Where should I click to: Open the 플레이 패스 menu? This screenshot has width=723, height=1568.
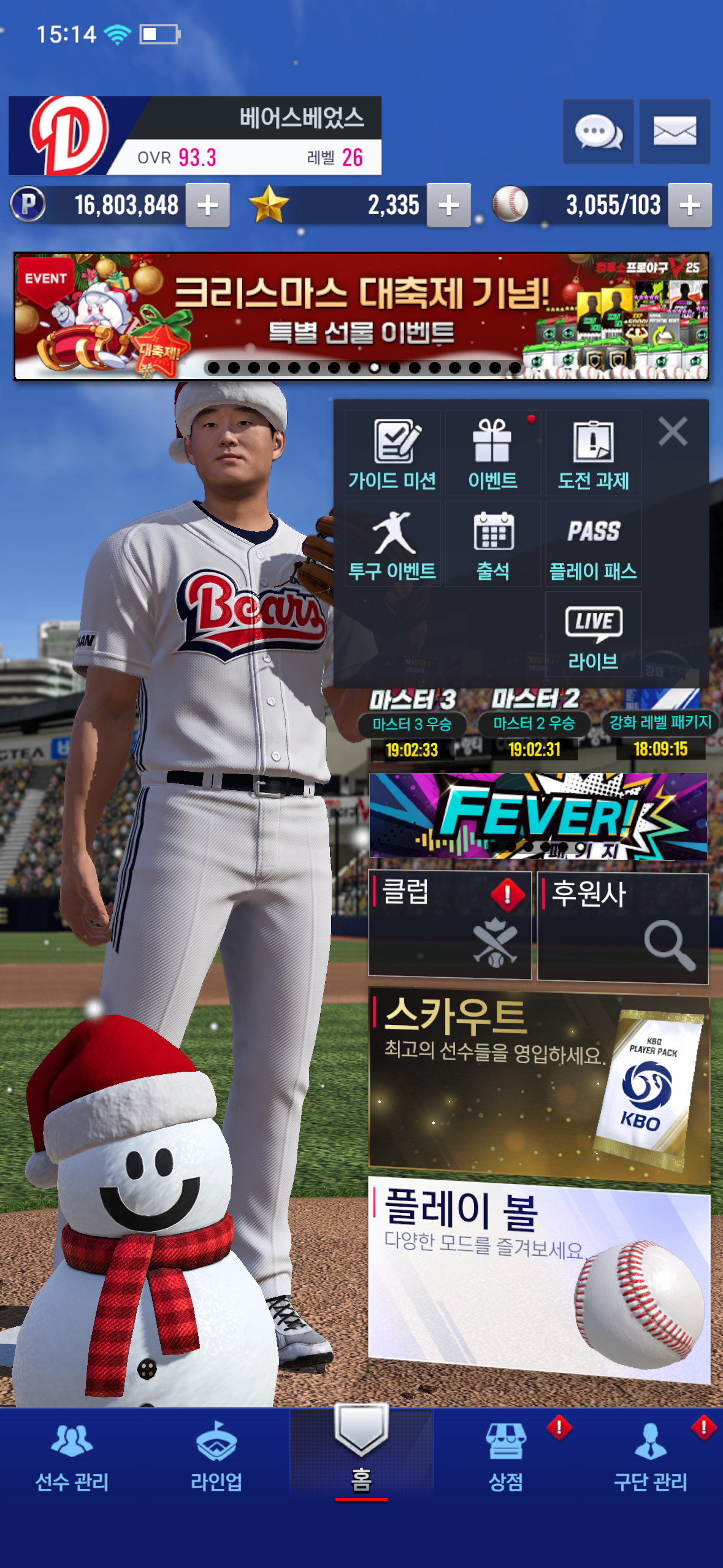click(593, 544)
